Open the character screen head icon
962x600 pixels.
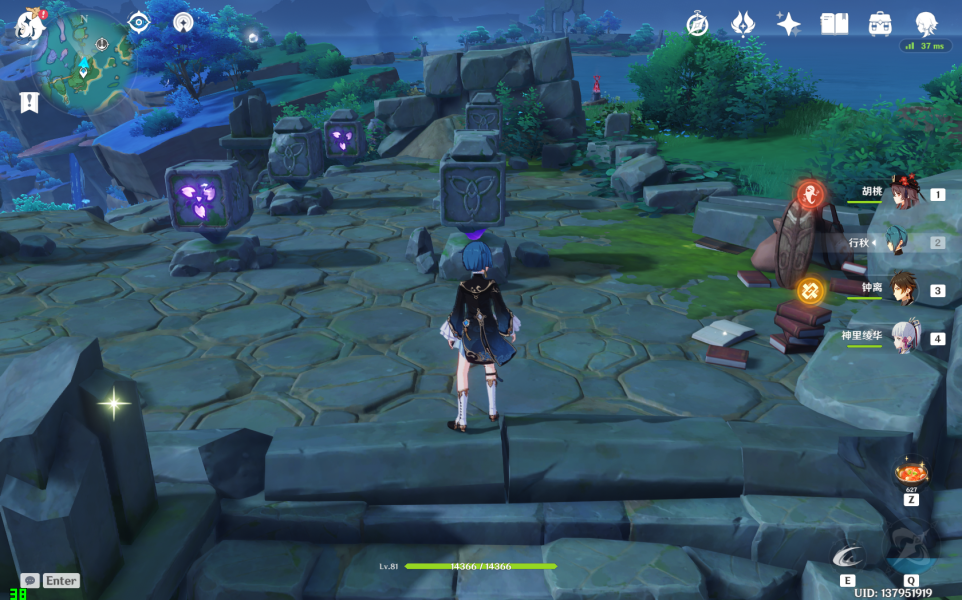click(926, 24)
